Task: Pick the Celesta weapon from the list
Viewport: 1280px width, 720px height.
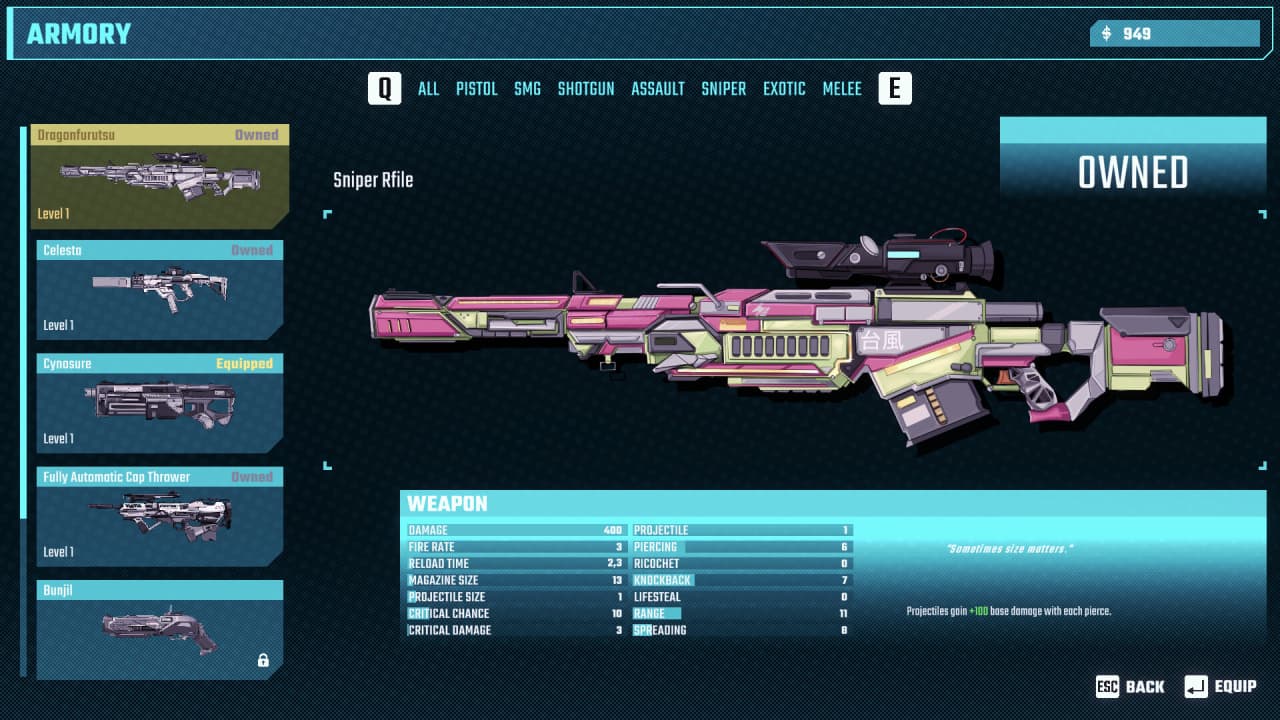Action: pyautogui.click(x=160, y=290)
